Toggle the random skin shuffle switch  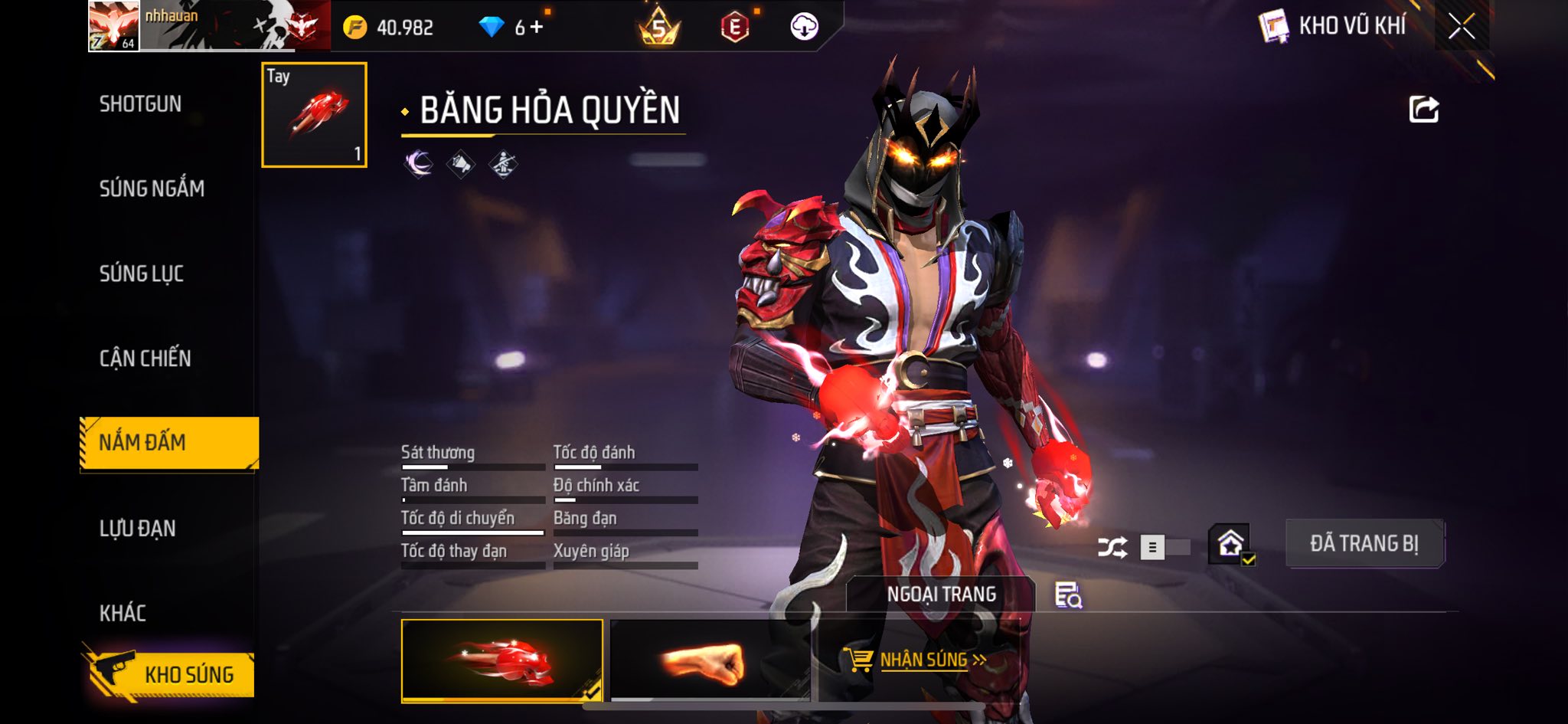(x=1164, y=547)
